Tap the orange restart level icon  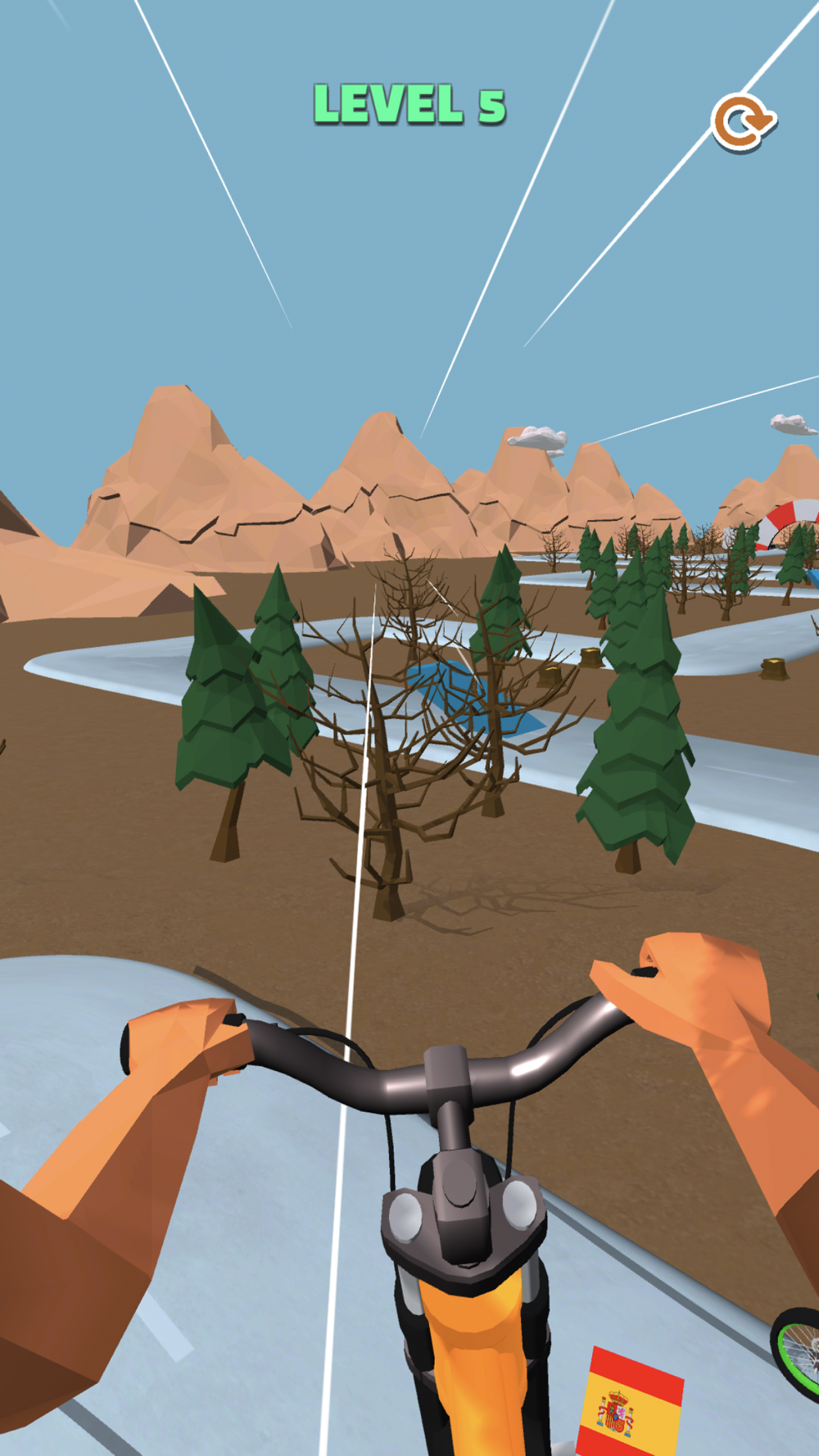tap(742, 124)
